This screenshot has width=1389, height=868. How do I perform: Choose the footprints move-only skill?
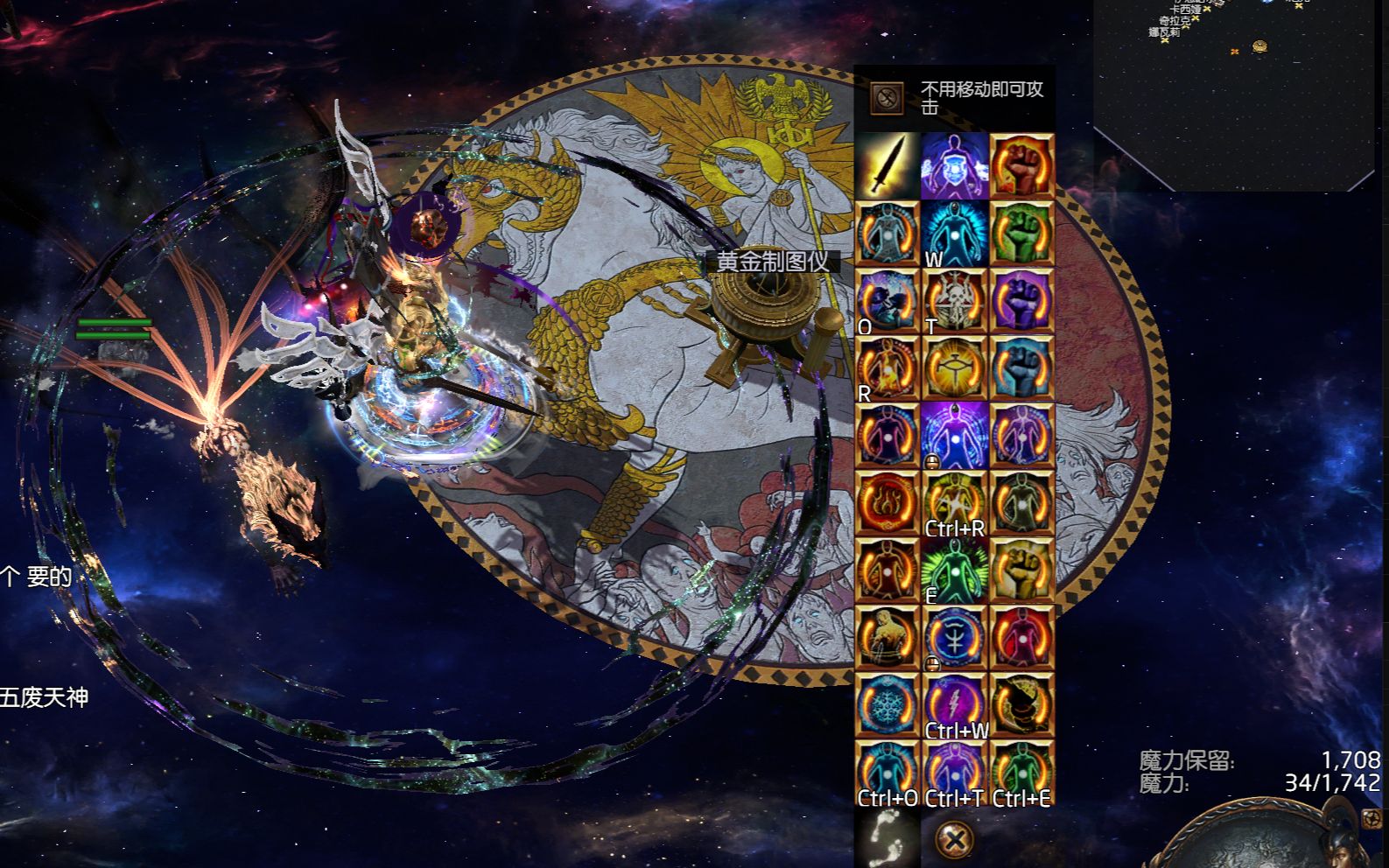(887, 838)
